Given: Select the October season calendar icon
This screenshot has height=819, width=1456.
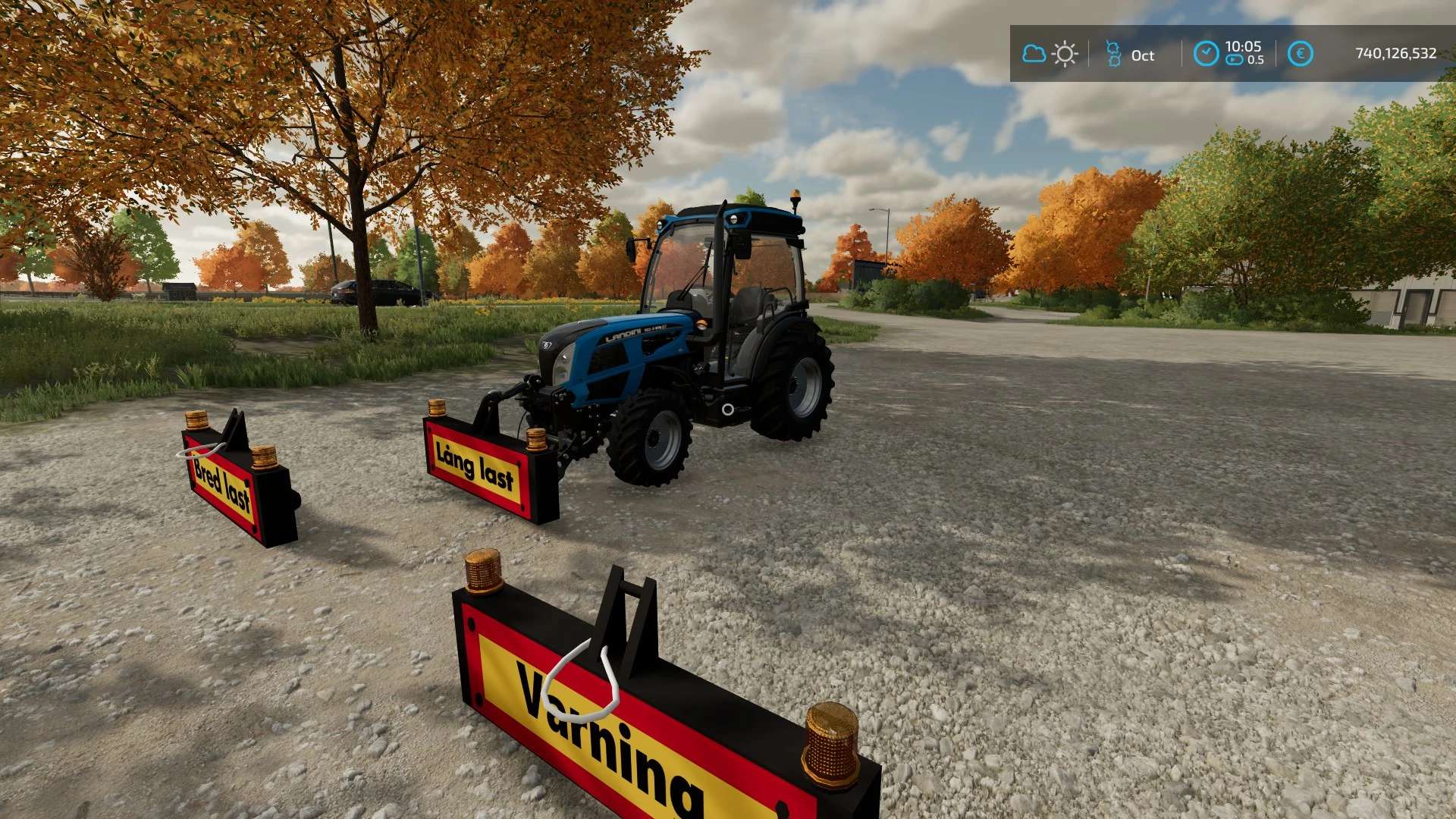Looking at the screenshot, I should (1113, 54).
